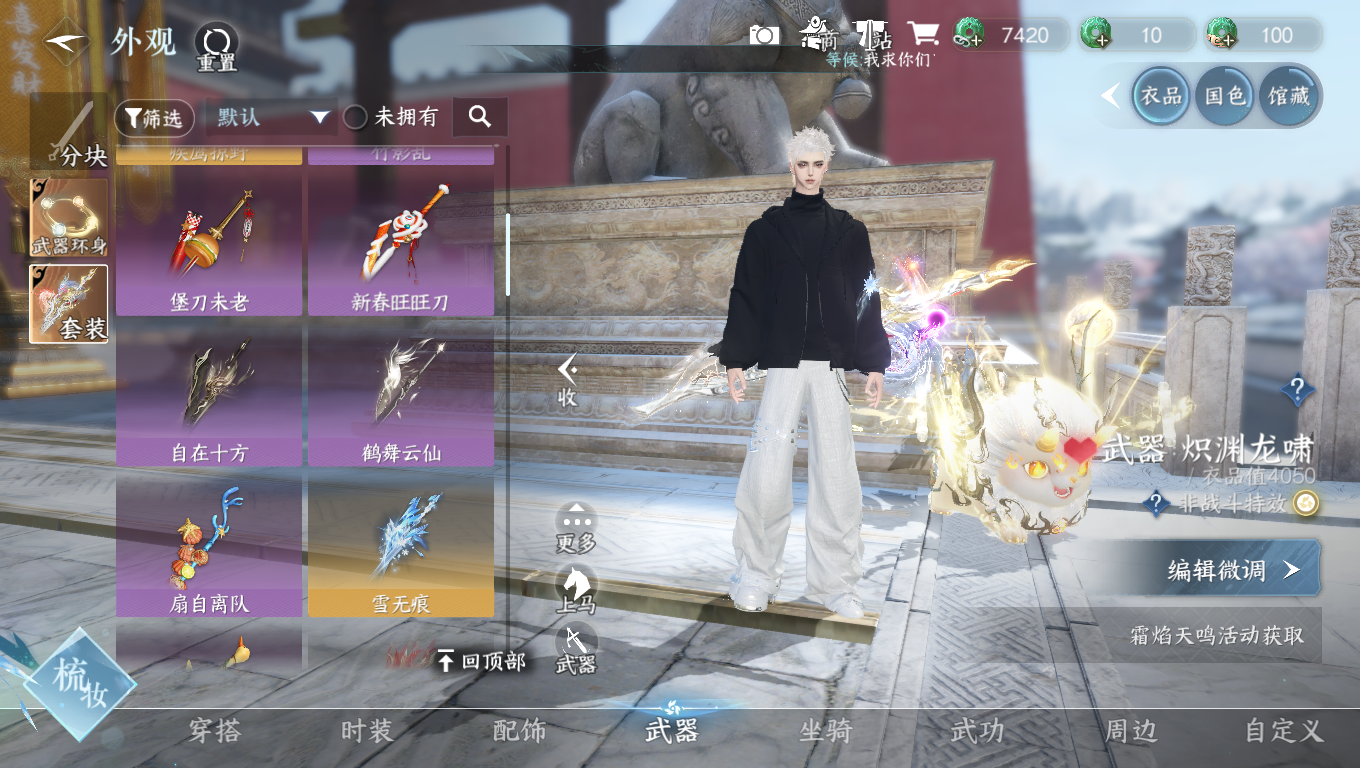Pick the 自在十方 weapon skin
Viewport: 1360px width, 768px height.
(x=209, y=398)
